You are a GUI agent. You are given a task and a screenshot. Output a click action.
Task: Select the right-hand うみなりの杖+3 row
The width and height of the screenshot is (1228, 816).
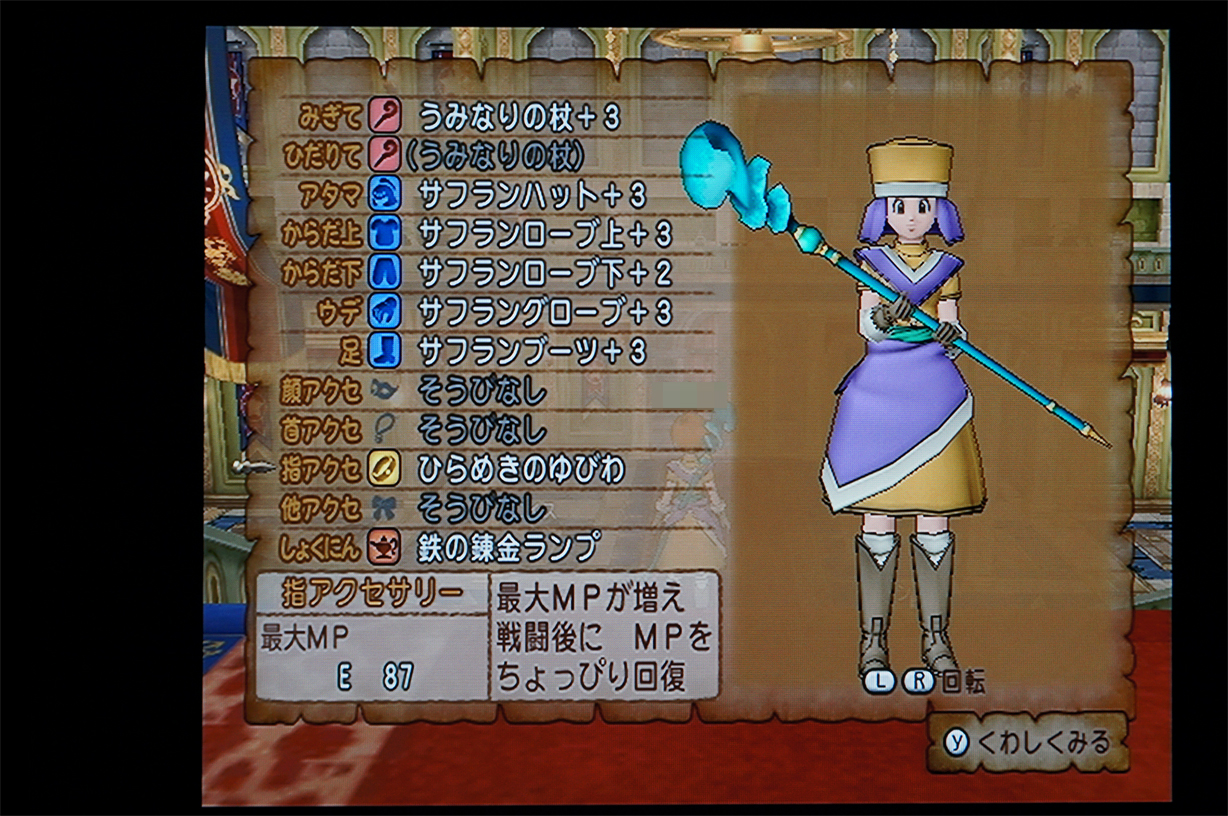pyautogui.click(x=518, y=117)
